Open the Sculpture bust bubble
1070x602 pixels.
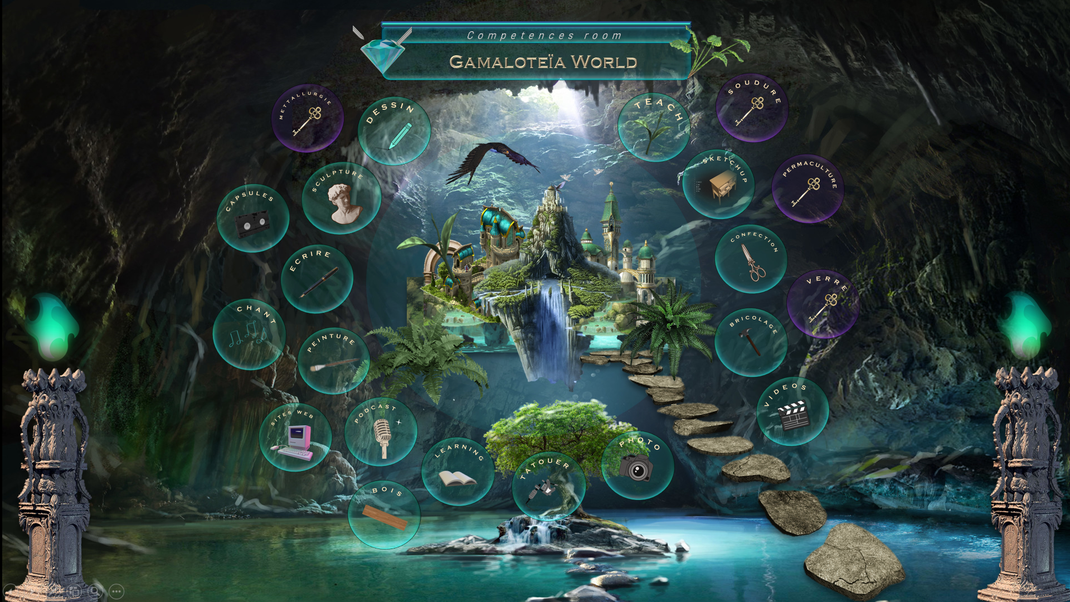[x=341, y=198]
